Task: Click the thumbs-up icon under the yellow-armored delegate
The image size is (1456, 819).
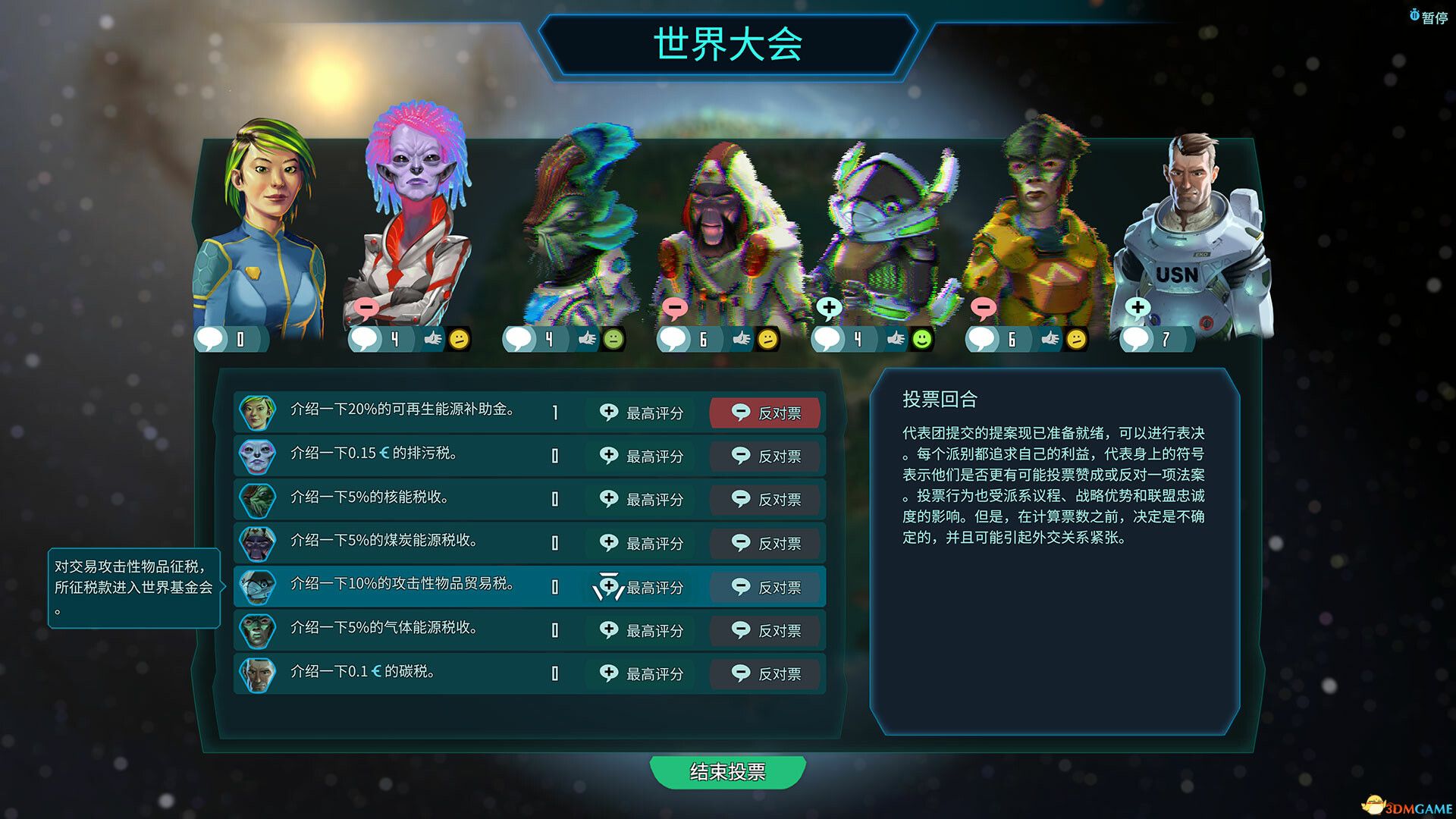Action: tap(1051, 340)
